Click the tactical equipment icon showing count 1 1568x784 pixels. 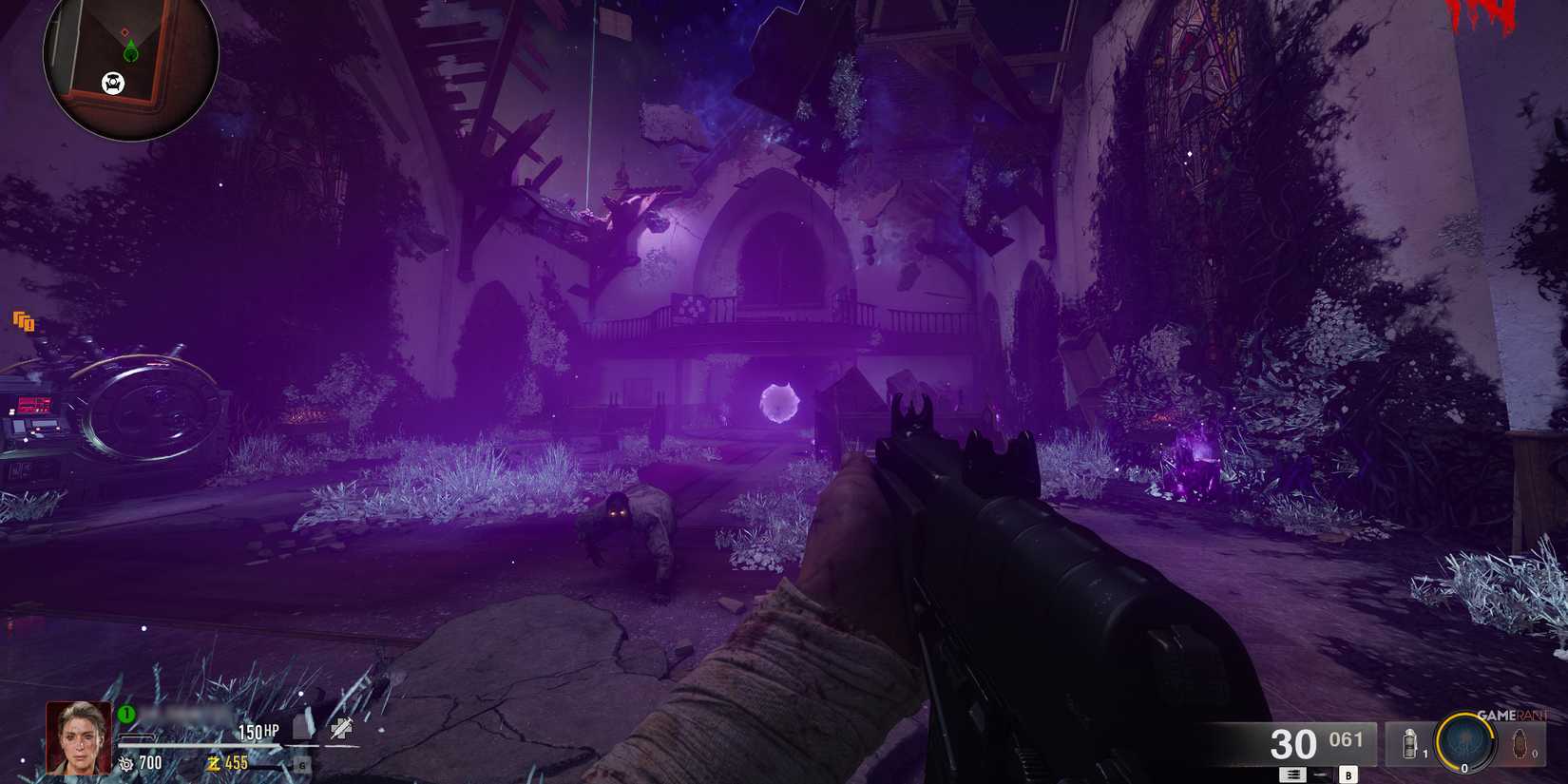pyautogui.click(x=1409, y=743)
